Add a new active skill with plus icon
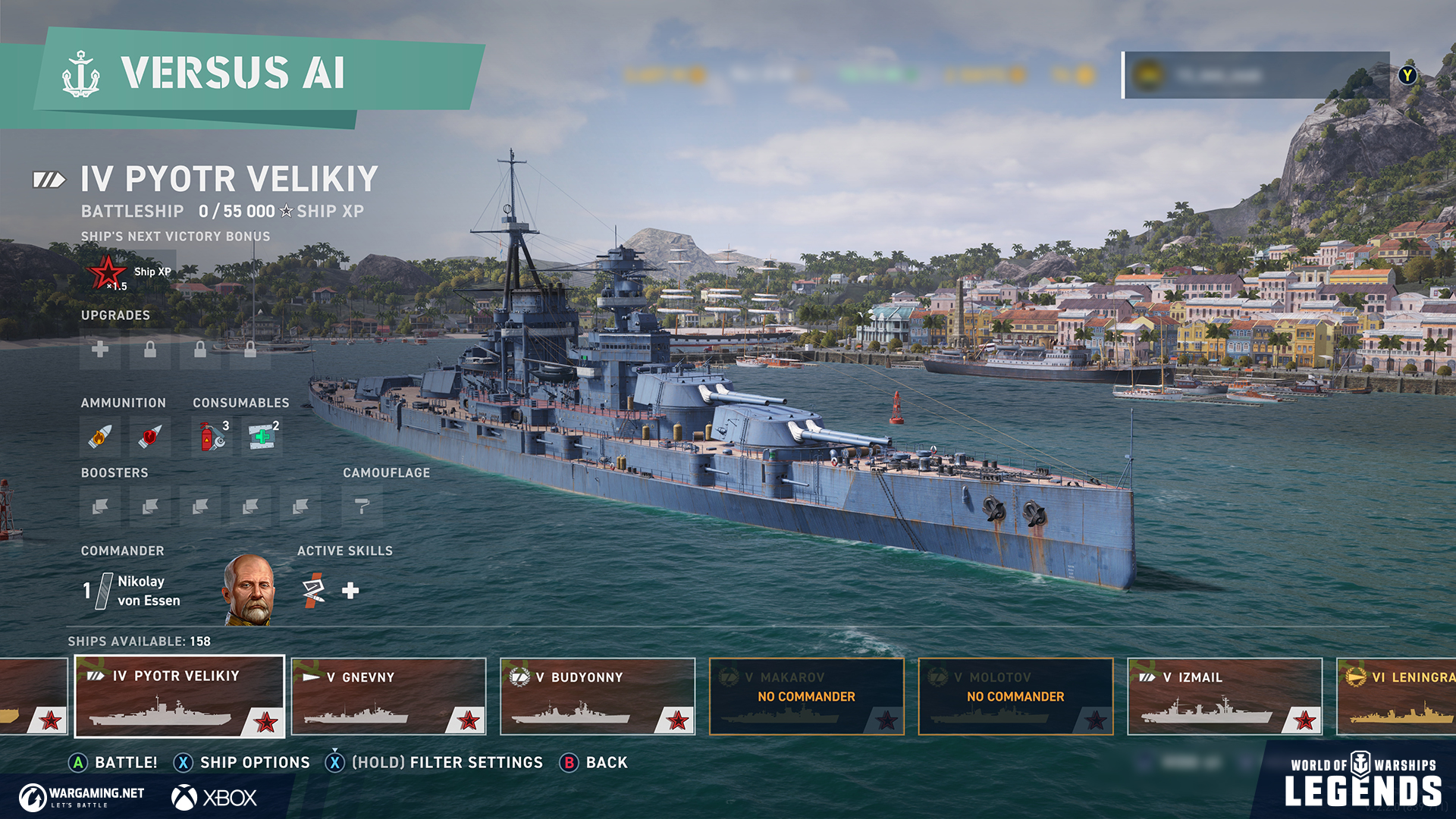This screenshot has height=819, width=1456. 350,591
